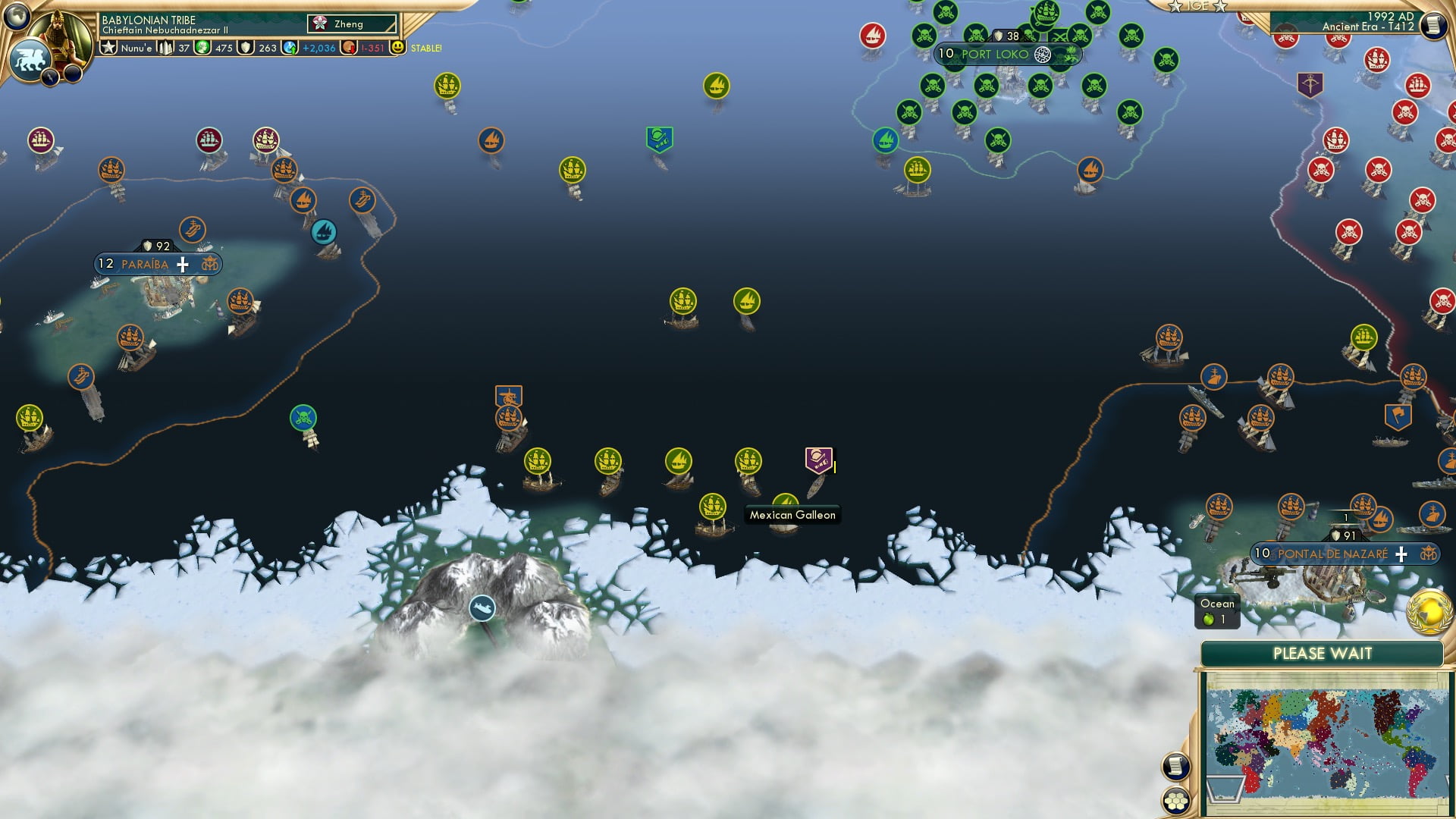The height and width of the screenshot is (819, 1456).
Task: Click the happiness smiley icon in the top bar
Action: click(397, 48)
